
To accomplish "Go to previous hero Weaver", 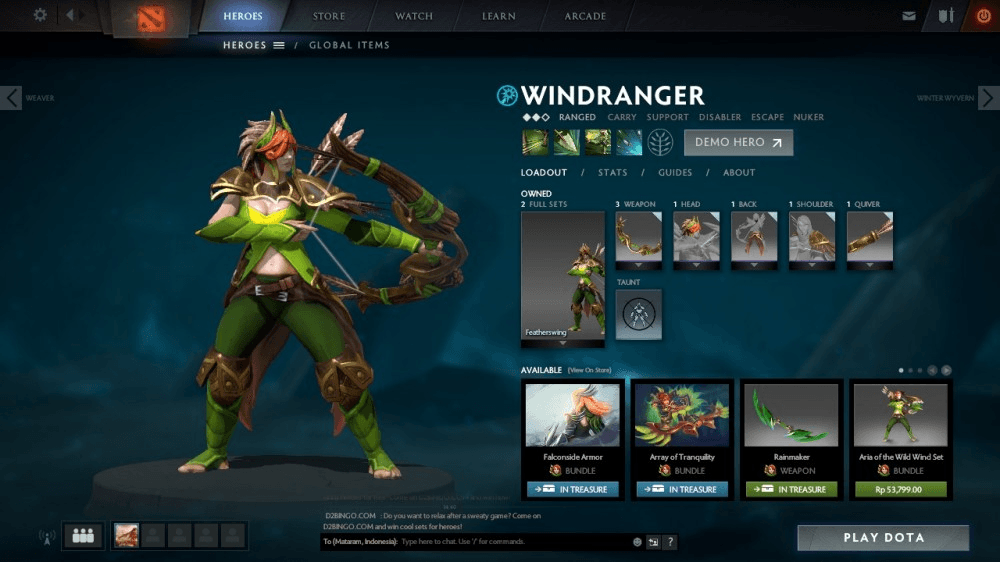I will coord(11,98).
